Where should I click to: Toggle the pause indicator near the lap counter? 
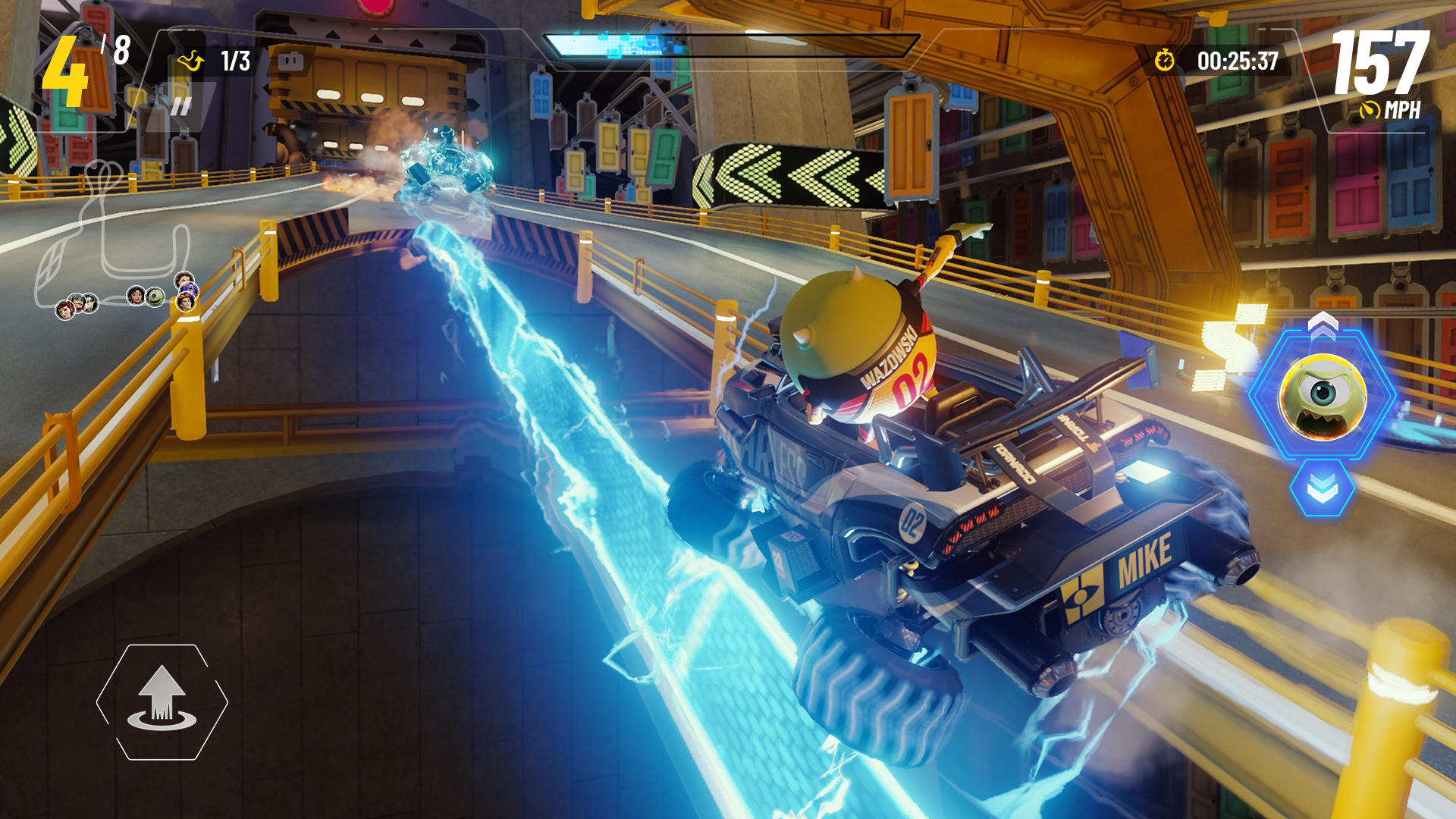(x=182, y=106)
